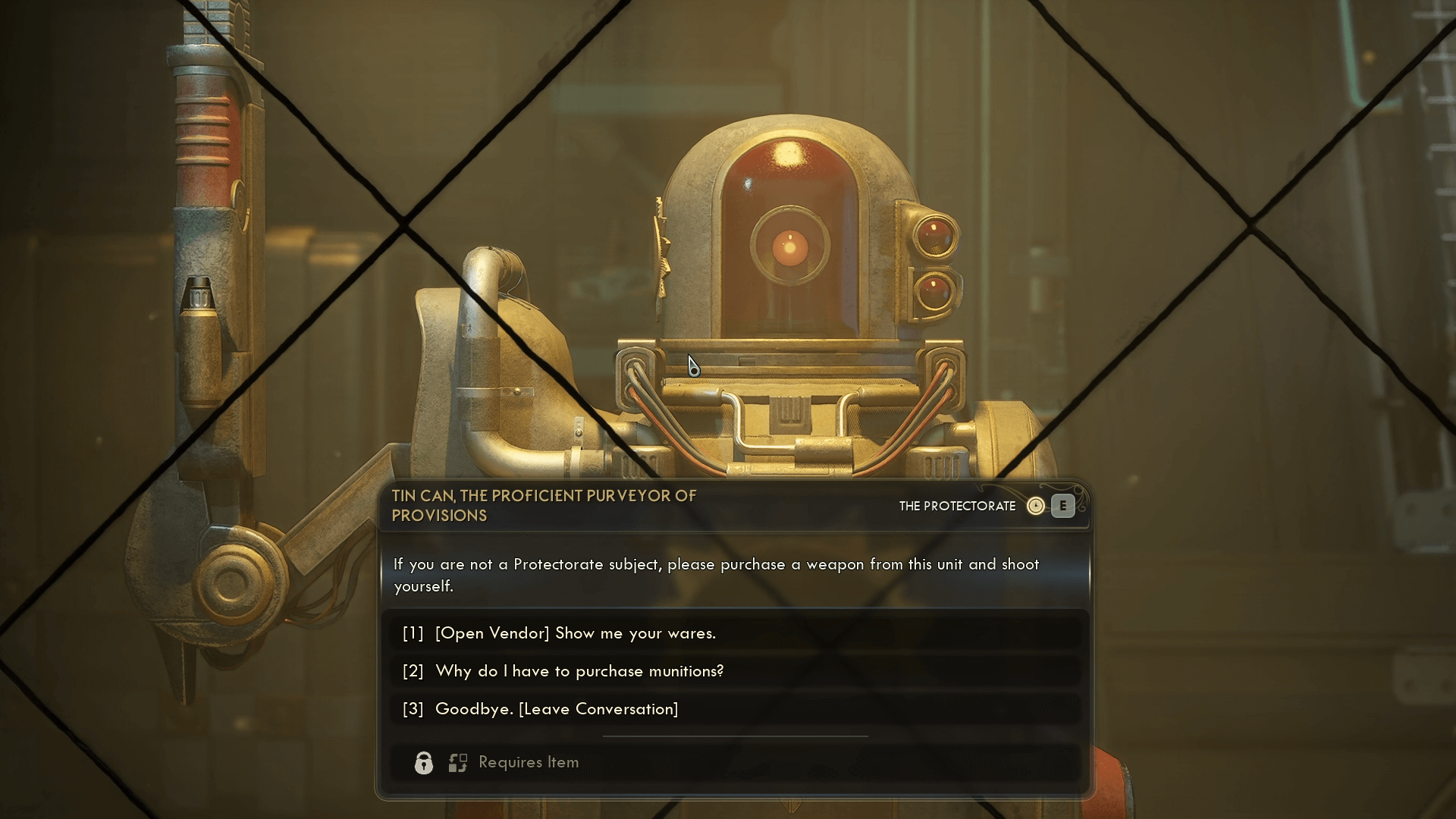Click the clock icon beside THE PROTECTORATE
This screenshot has width=1456, height=819.
pyautogui.click(x=1037, y=506)
